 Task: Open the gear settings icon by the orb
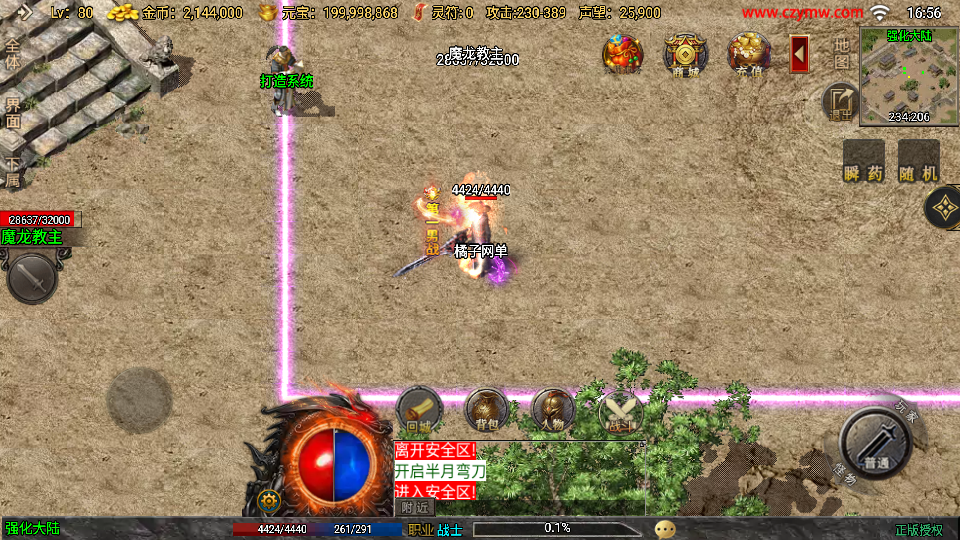click(x=268, y=501)
